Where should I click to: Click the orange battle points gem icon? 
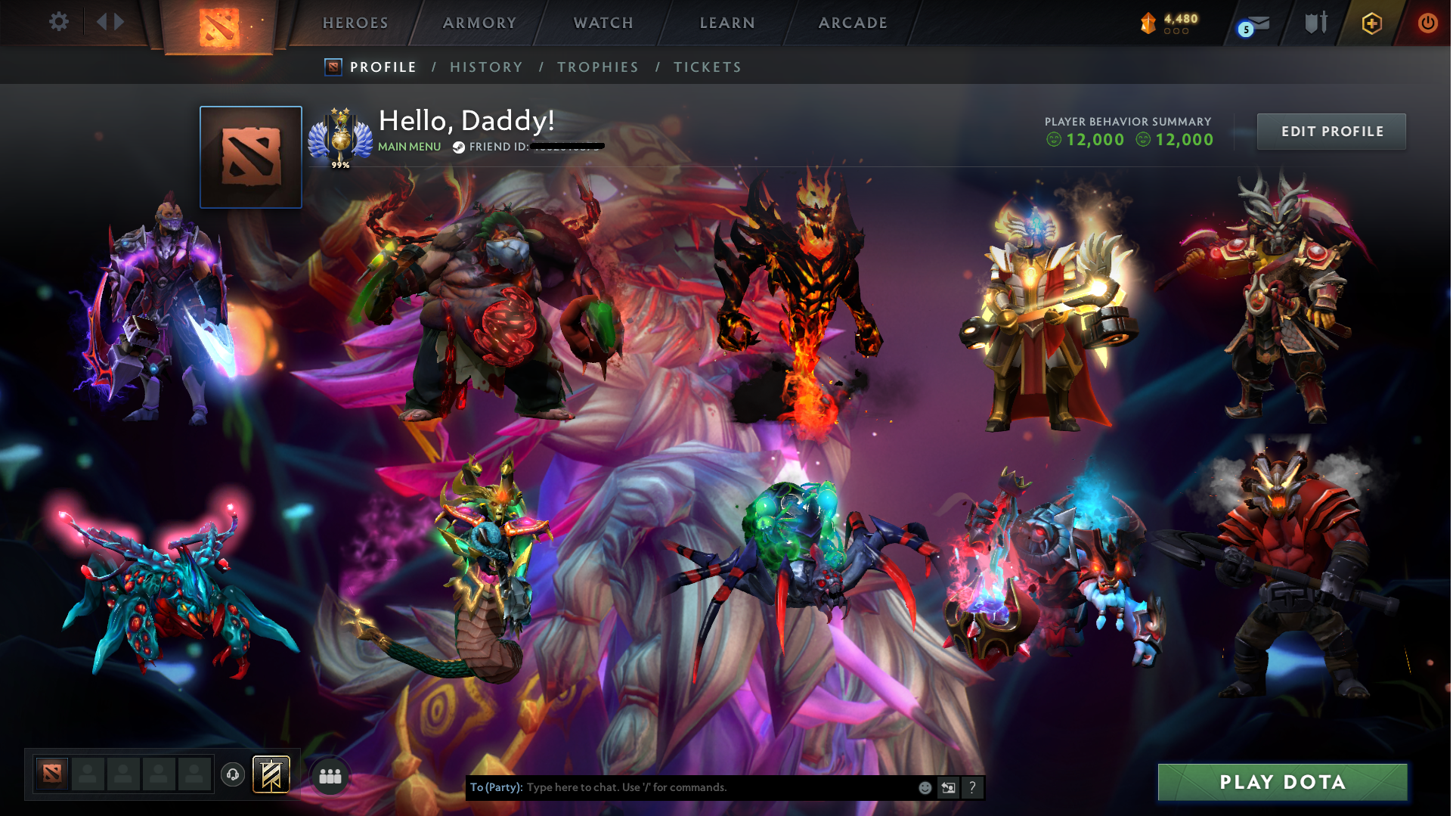[x=1148, y=22]
